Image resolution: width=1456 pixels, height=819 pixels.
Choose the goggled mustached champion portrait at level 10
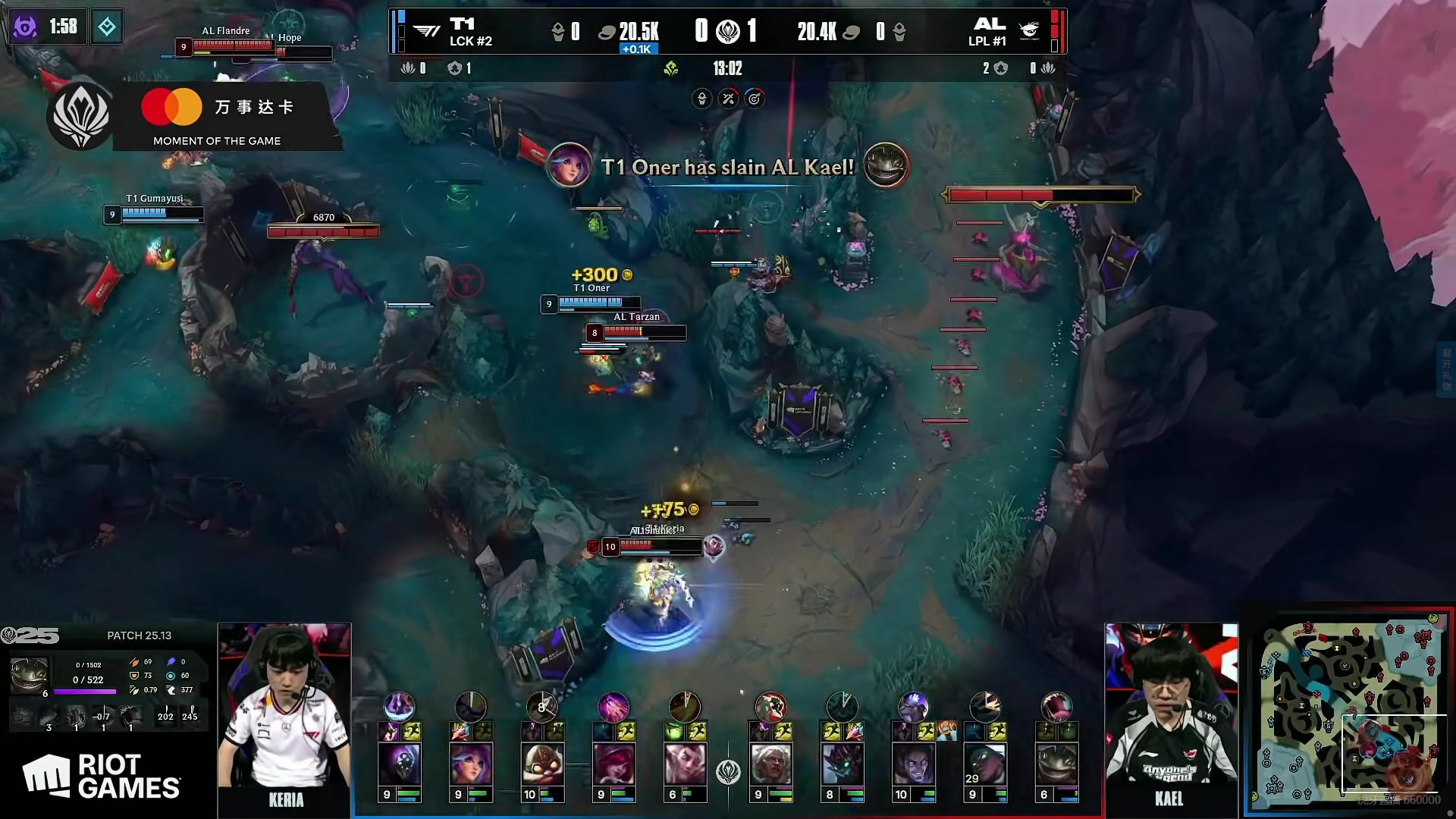tap(542, 764)
